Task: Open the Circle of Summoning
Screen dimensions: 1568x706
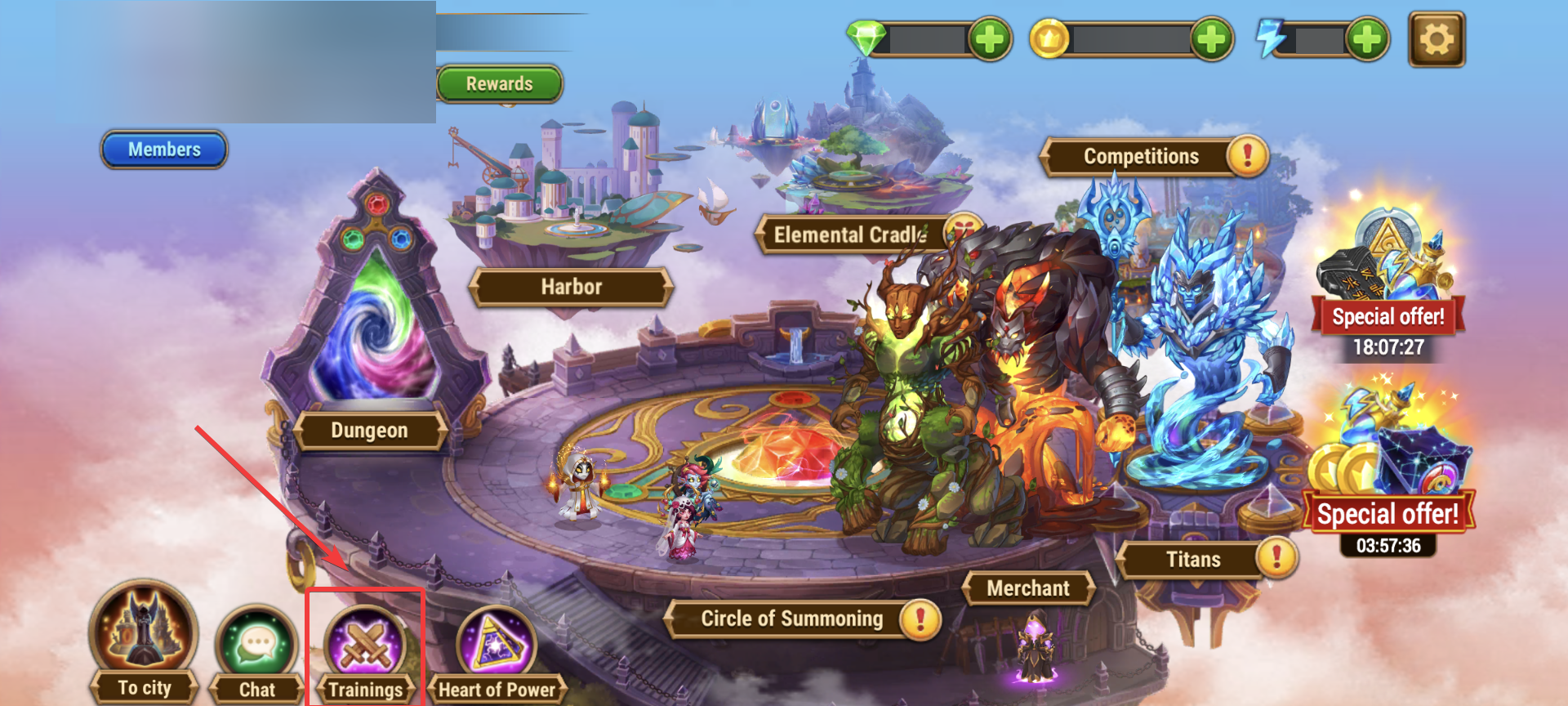Action: (x=791, y=619)
